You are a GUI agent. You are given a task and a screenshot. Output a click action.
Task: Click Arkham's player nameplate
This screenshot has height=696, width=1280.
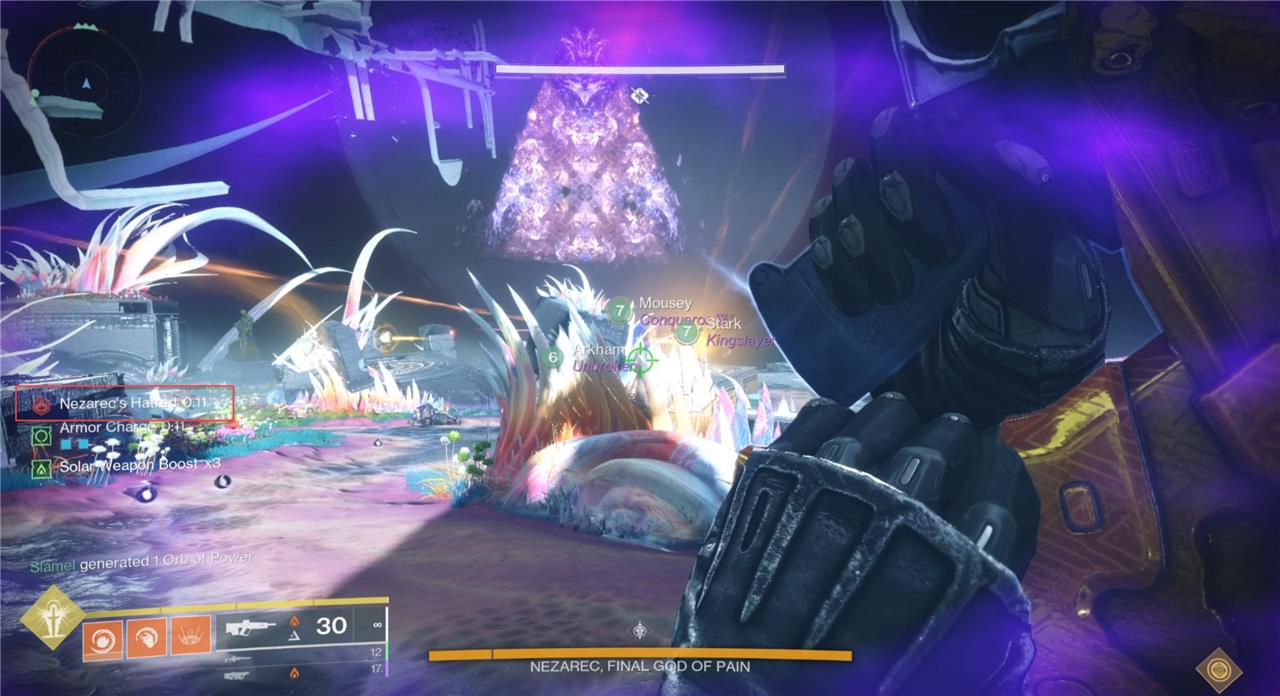(x=598, y=352)
